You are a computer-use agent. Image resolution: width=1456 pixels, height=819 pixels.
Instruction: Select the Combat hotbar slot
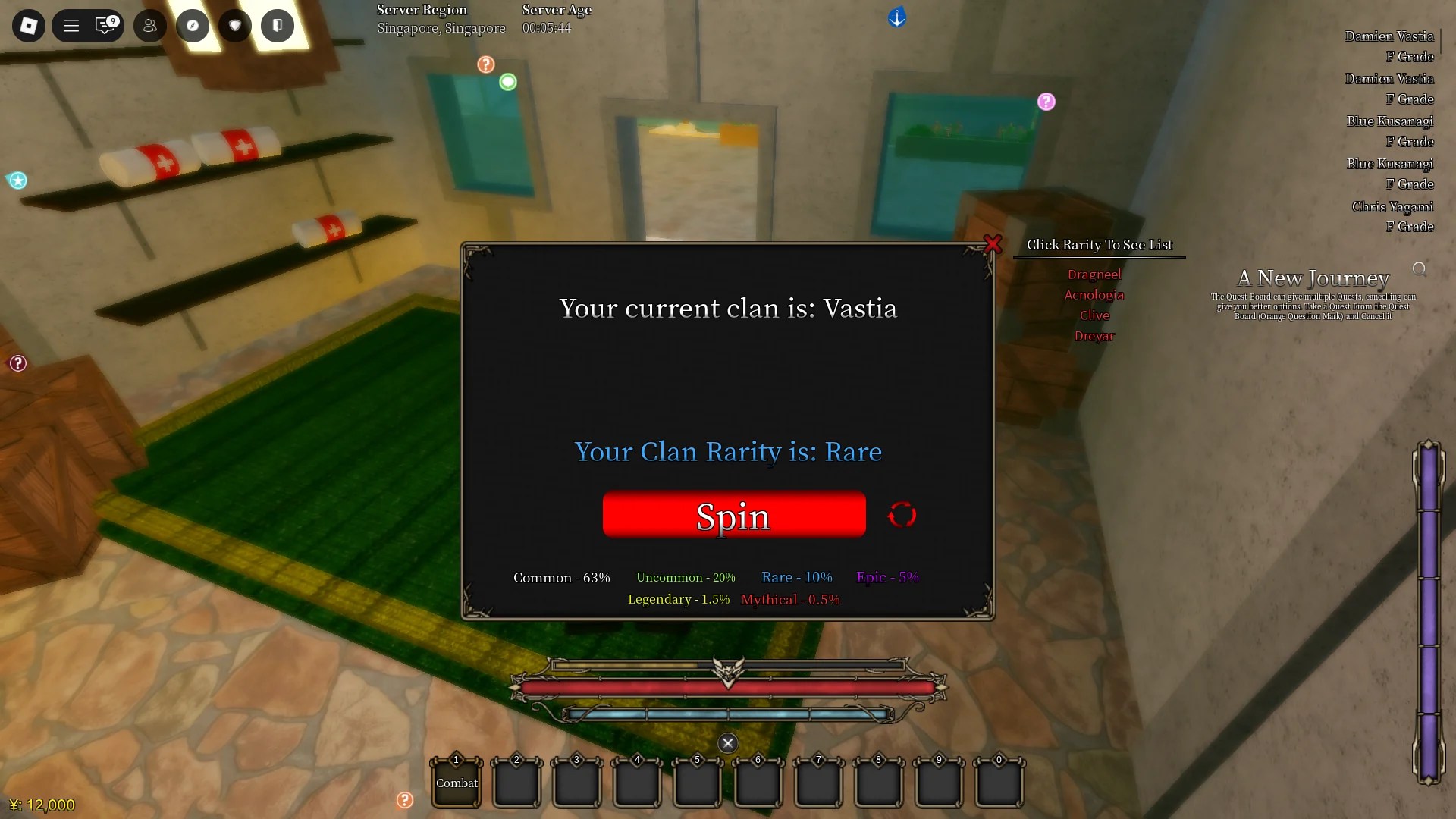pos(456,781)
